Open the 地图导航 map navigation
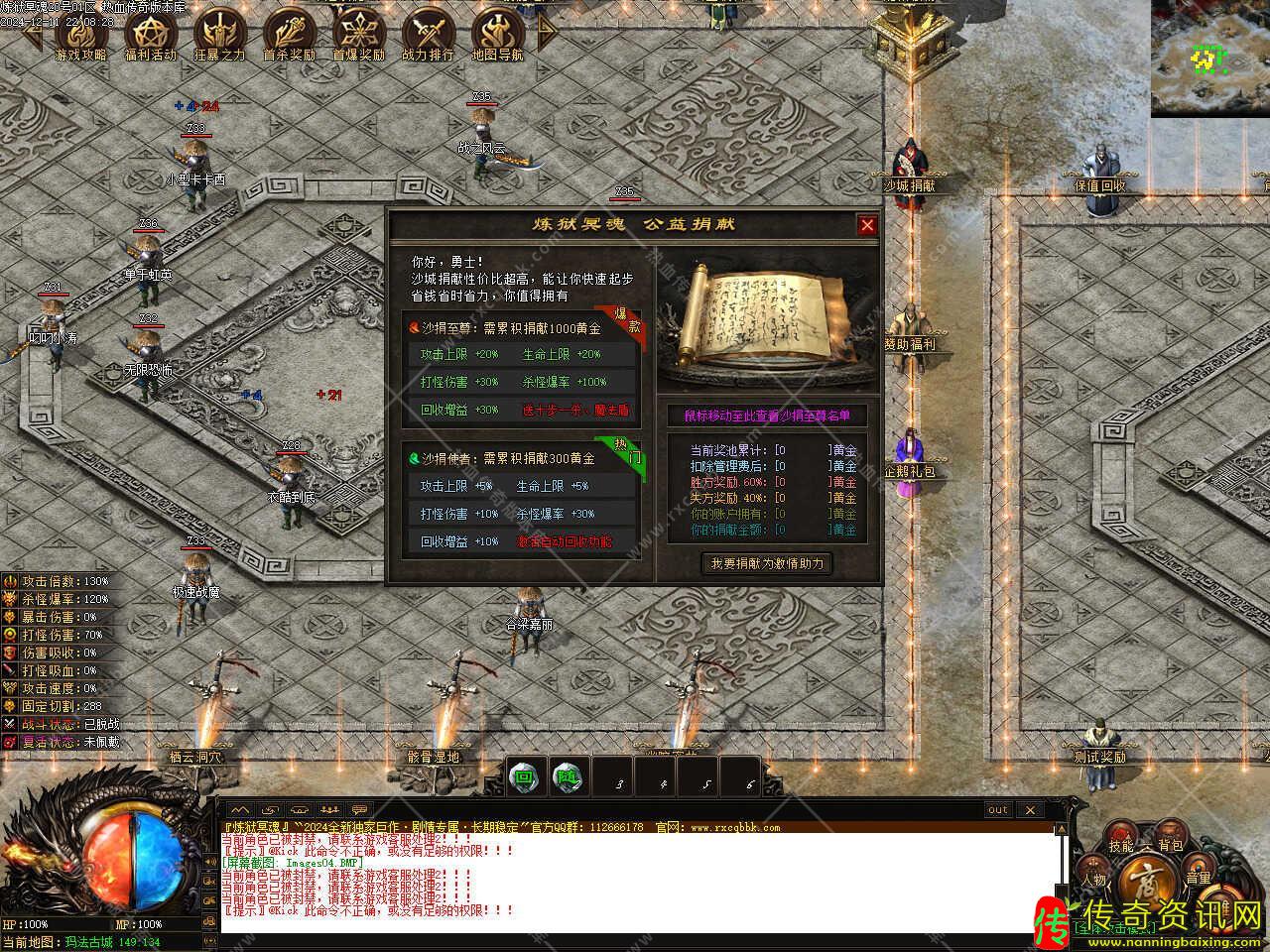Viewport: 1270px width, 952px height. coord(497,36)
